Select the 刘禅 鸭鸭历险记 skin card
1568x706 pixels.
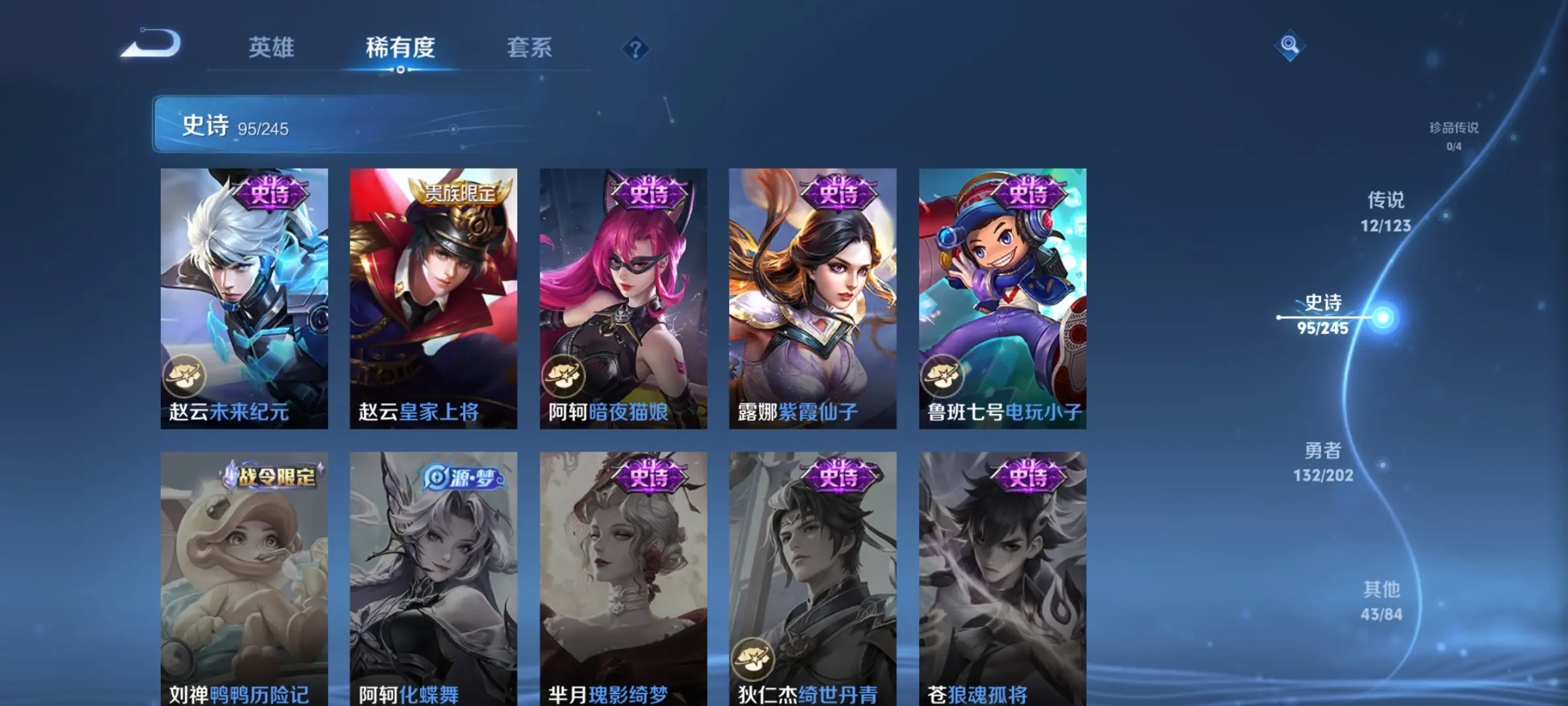coord(244,579)
